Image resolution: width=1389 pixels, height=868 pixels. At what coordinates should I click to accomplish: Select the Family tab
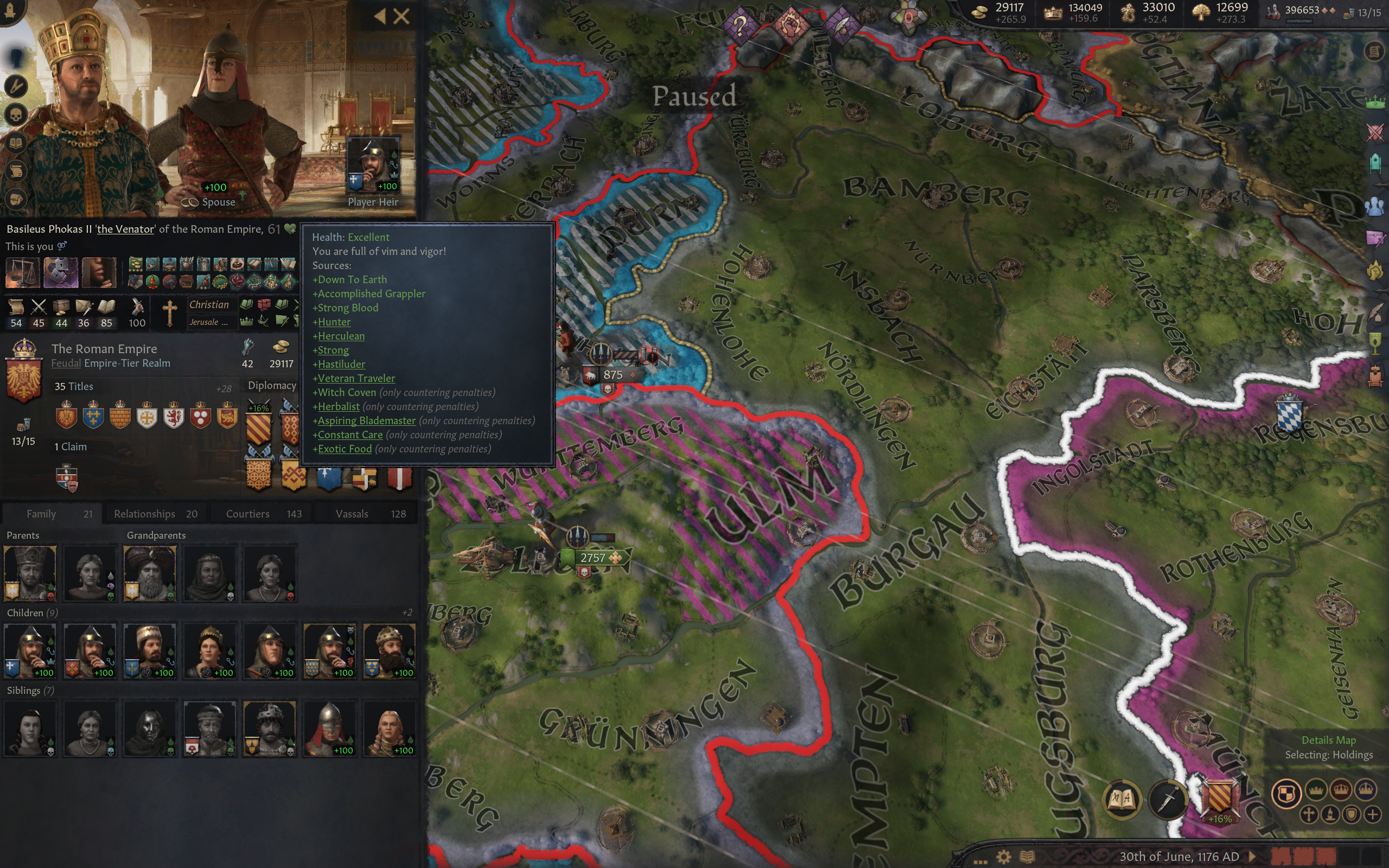tap(52, 514)
